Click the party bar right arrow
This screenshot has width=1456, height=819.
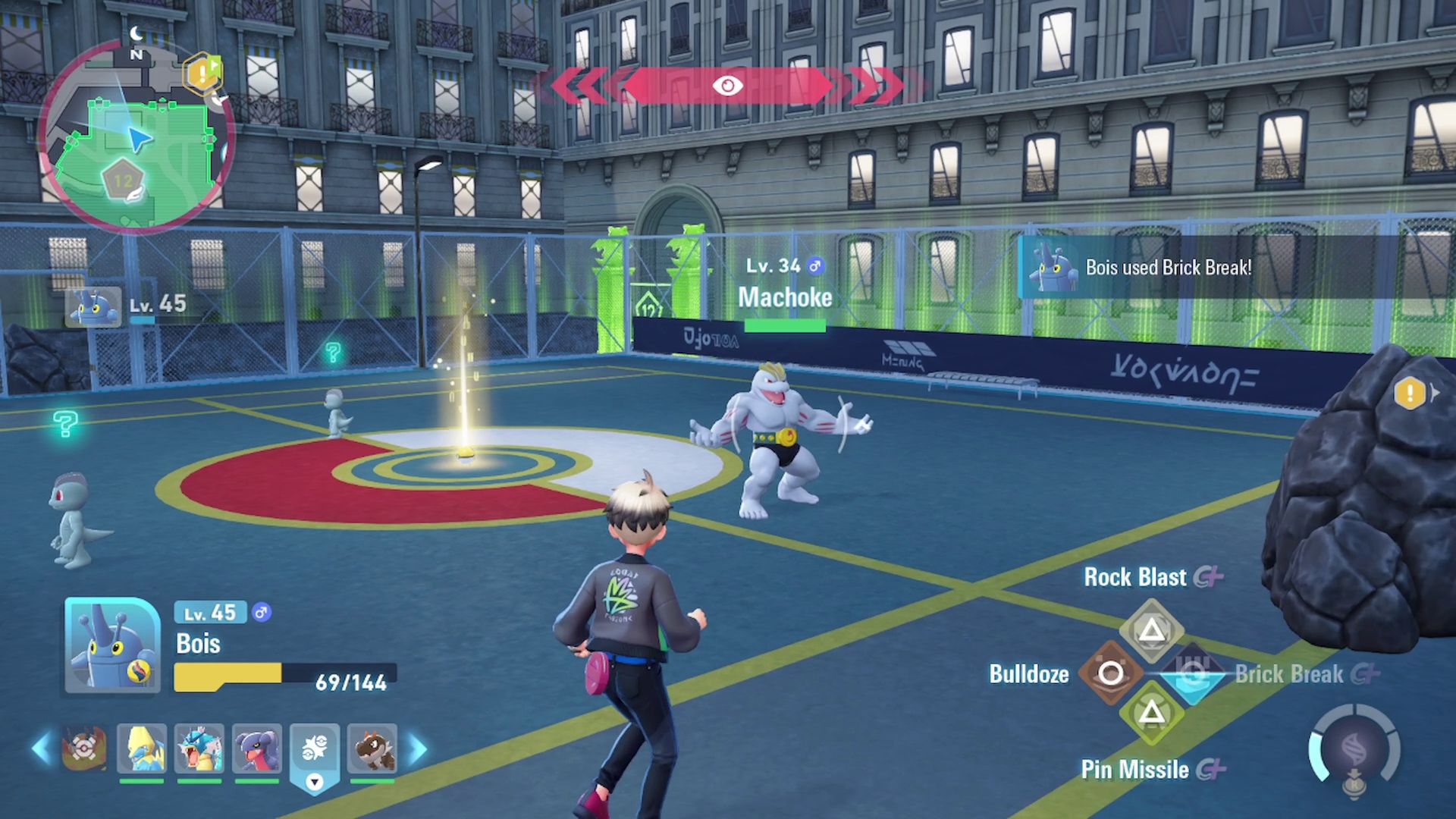418,748
